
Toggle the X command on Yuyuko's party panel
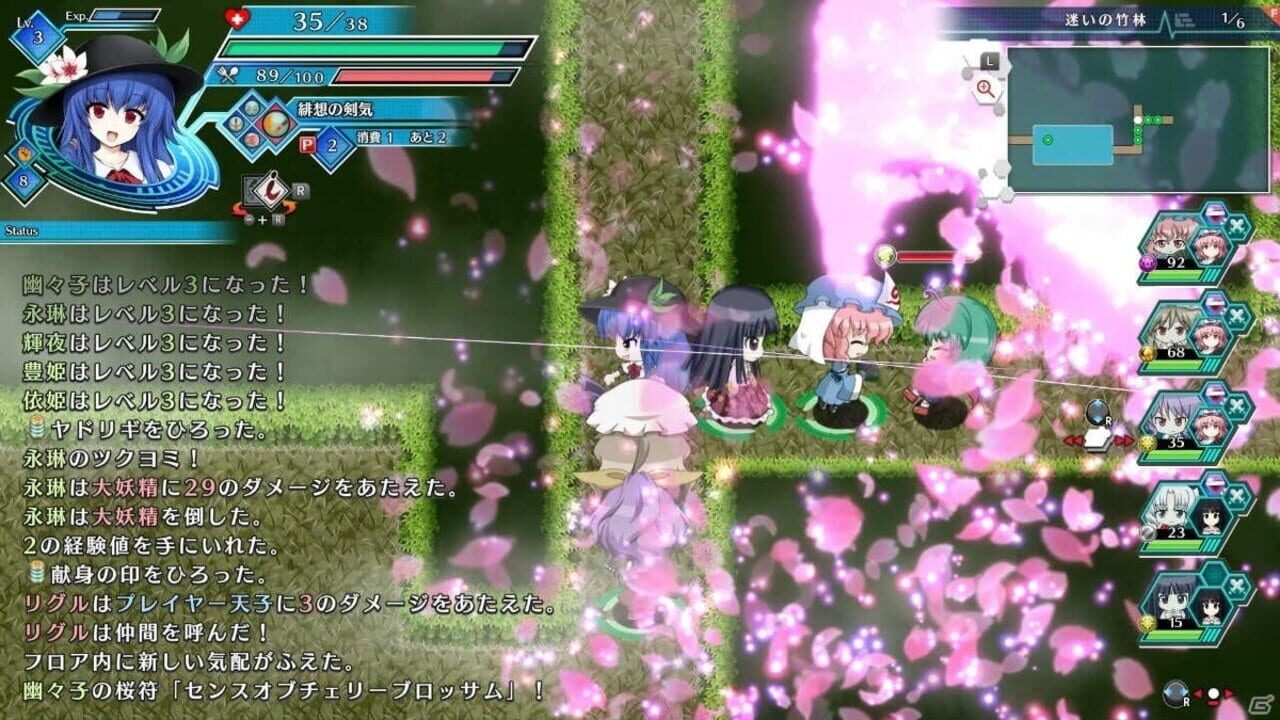tap(1236, 227)
